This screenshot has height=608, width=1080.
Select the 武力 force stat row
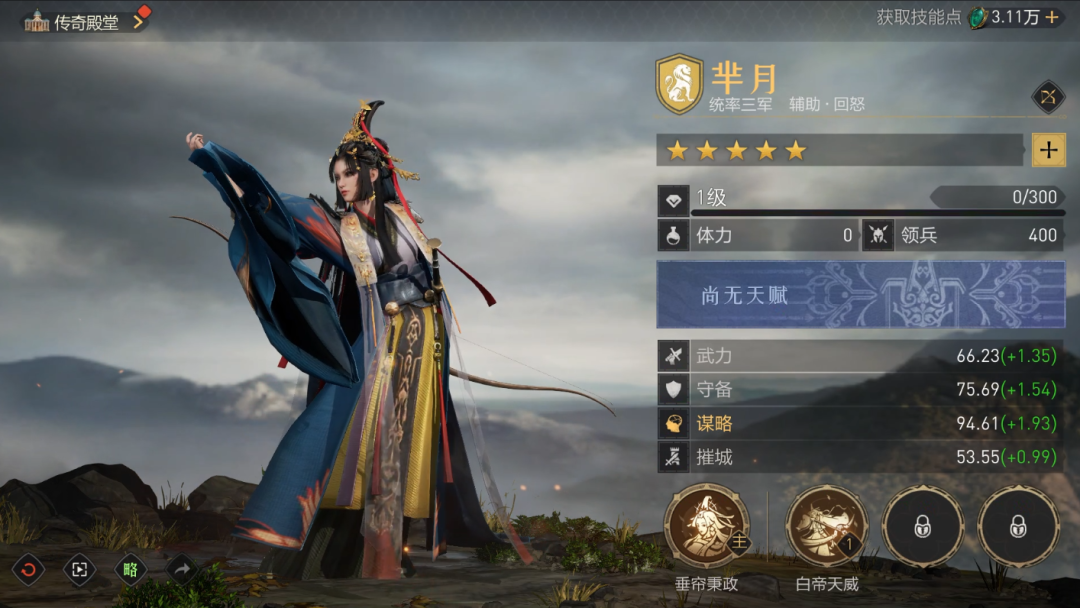pos(860,356)
